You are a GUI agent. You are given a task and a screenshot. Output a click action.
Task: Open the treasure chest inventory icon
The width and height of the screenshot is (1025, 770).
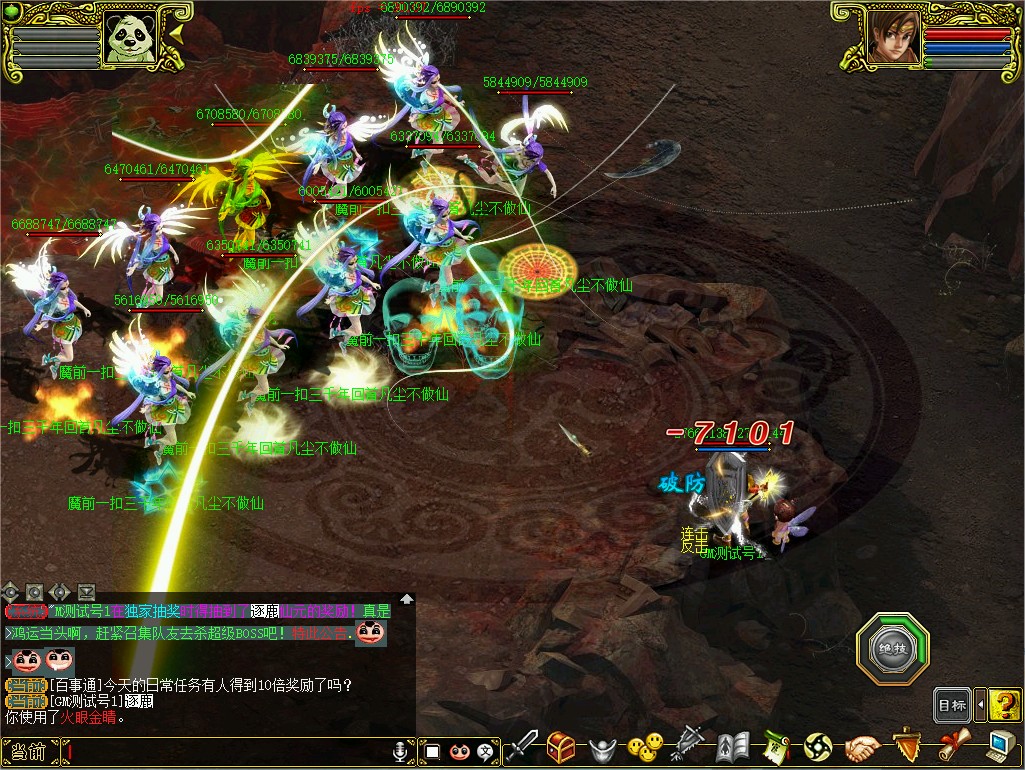tap(560, 746)
